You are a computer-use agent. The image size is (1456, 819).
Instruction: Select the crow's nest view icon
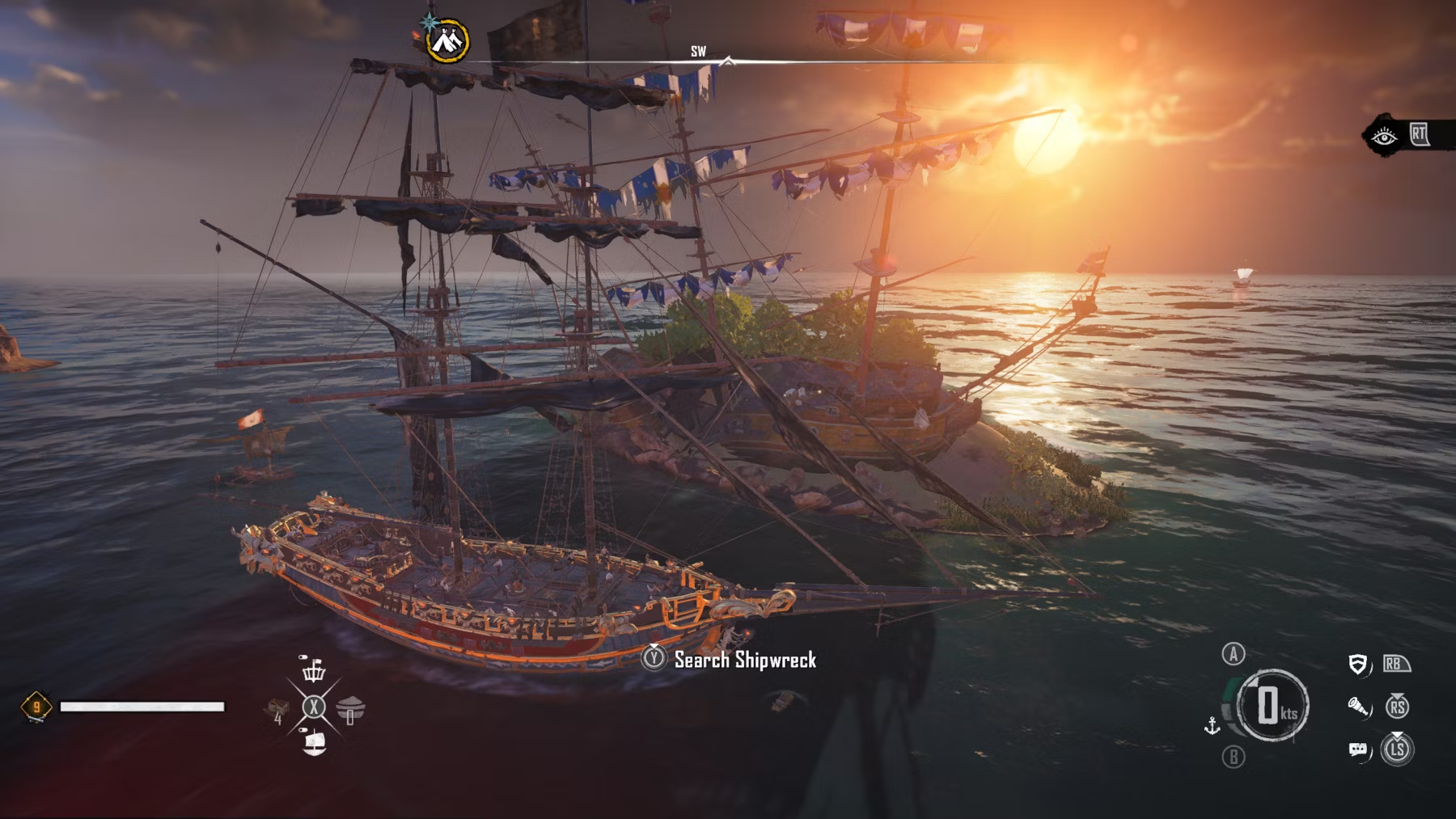pos(314,669)
